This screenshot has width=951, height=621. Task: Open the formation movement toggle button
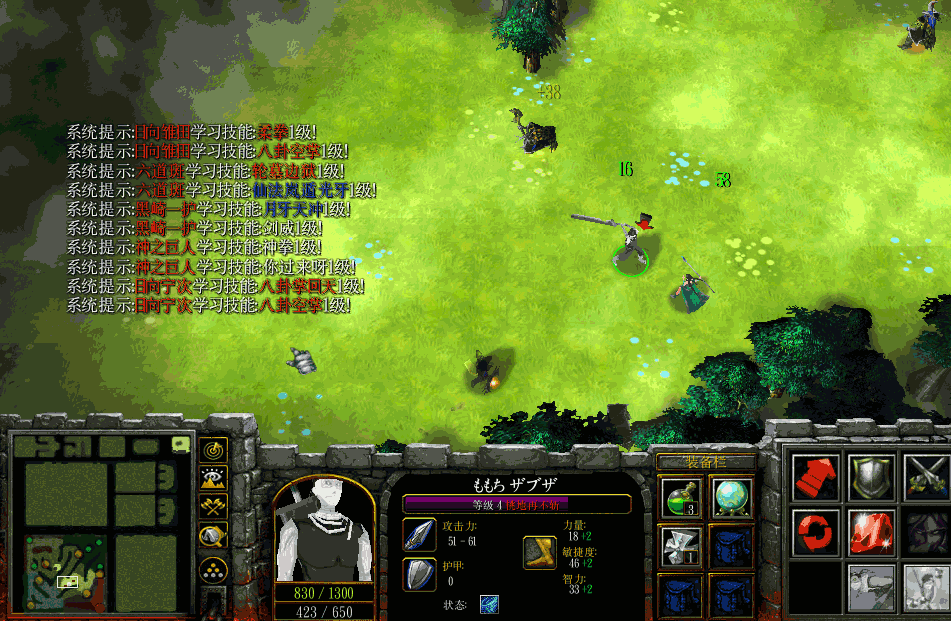coord(213,571)
